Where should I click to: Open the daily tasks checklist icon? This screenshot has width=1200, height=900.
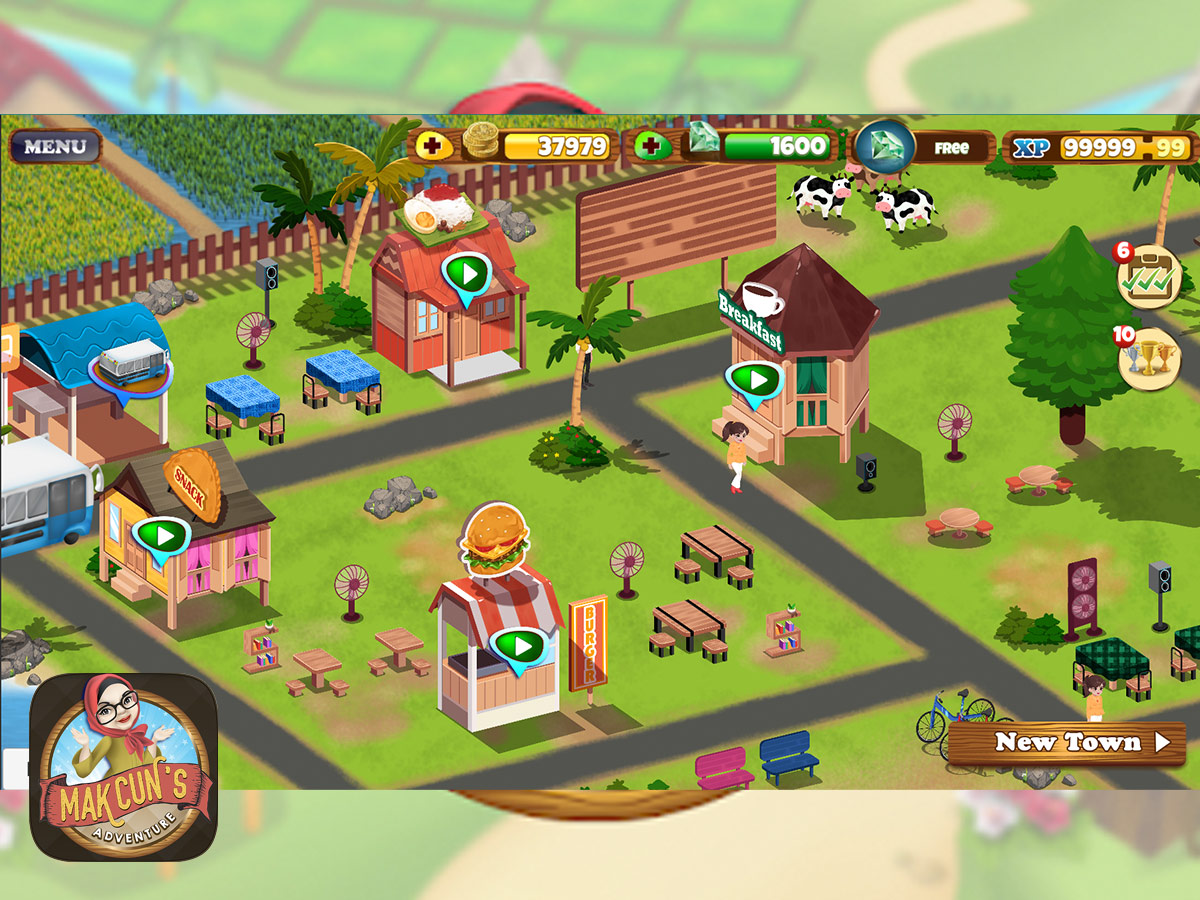click(x=1149, y=275)
